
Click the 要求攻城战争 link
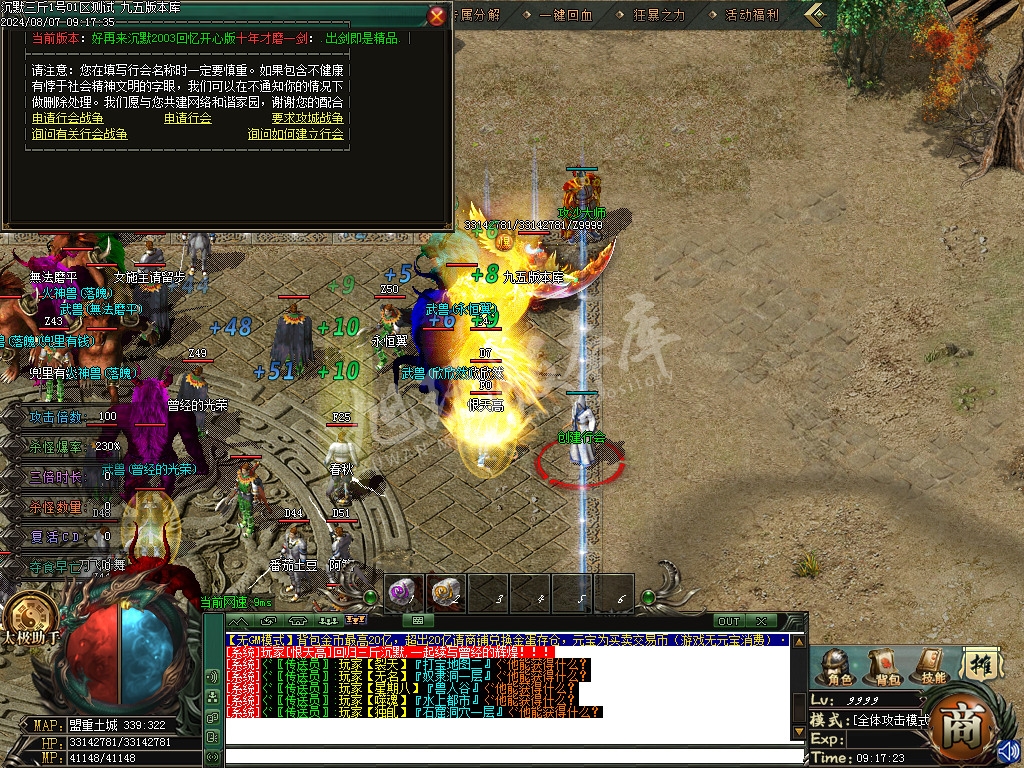point(307,118)
